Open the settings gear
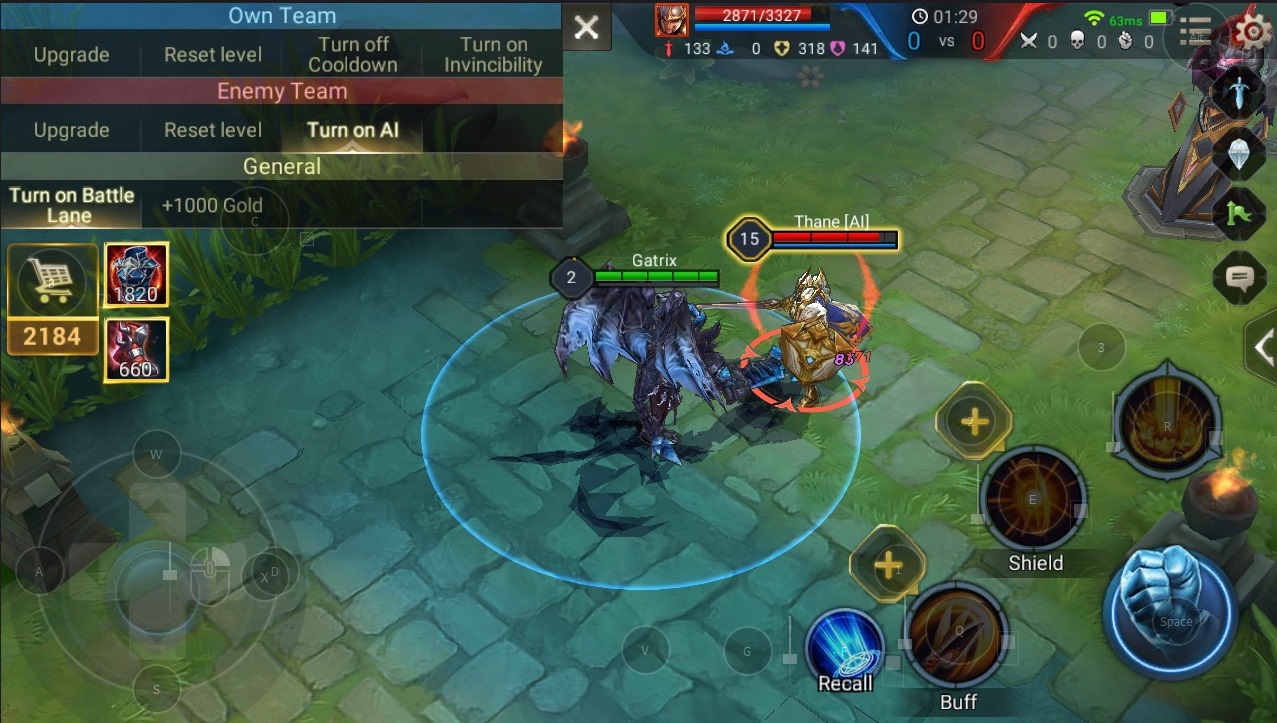This screenshot has width=1277, height=723. tap(1251, 31)
